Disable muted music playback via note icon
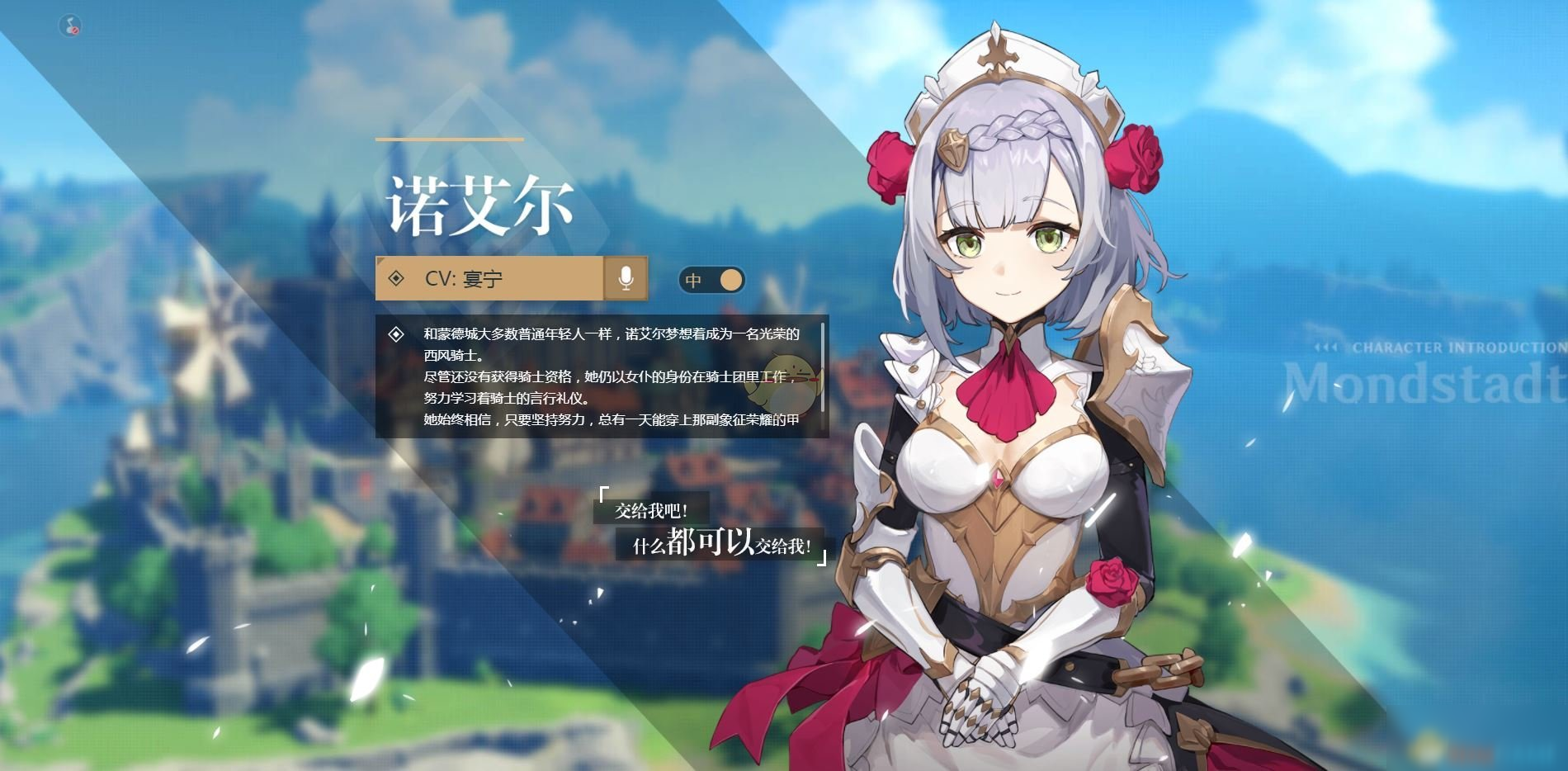The height and width of the screenshot is (771, 1568). (70, 26)
